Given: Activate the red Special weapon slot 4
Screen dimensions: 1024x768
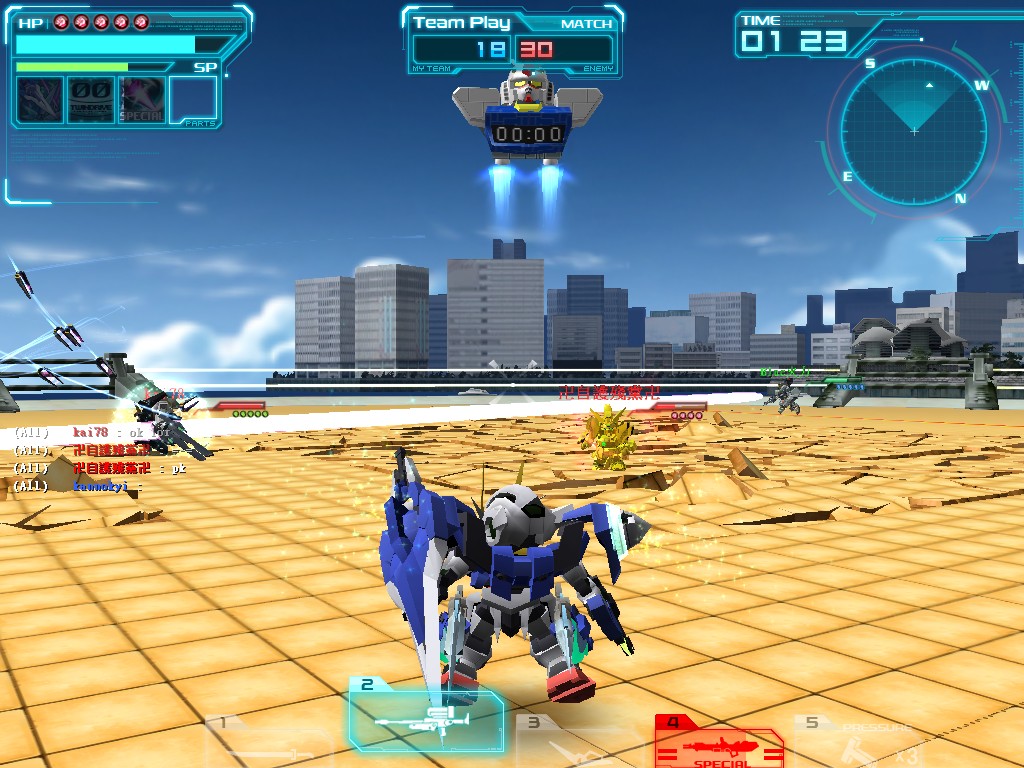Looking at the screenshot, I should [718, 742].
